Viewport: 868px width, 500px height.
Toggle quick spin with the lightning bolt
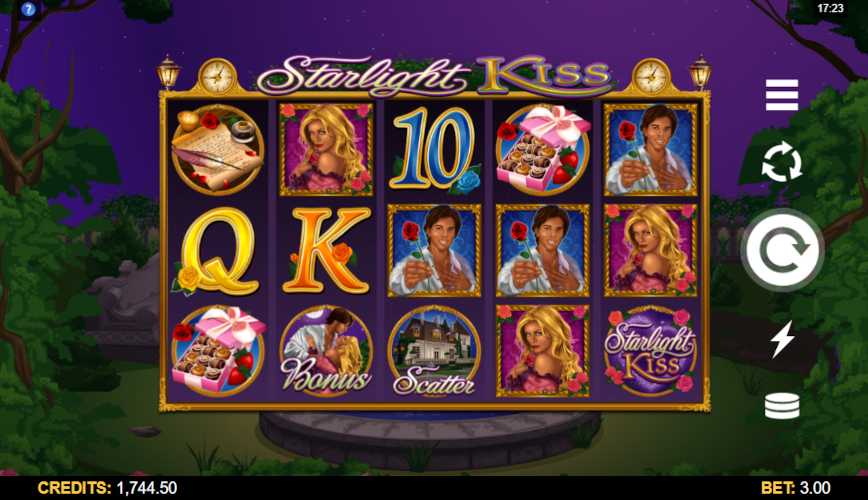[x=782, y=339]
